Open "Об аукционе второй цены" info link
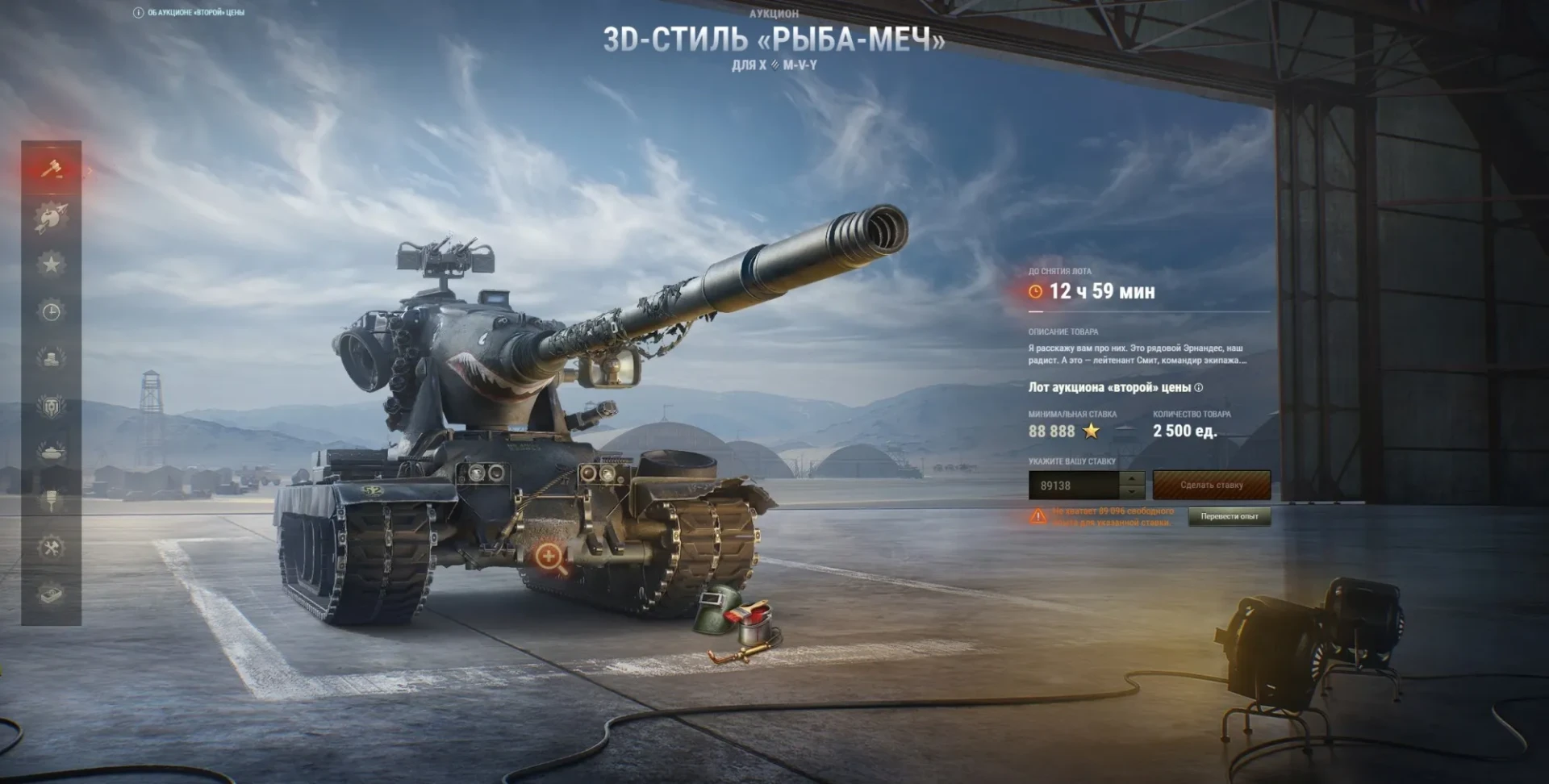1549x784 pixels. point(190,13)
